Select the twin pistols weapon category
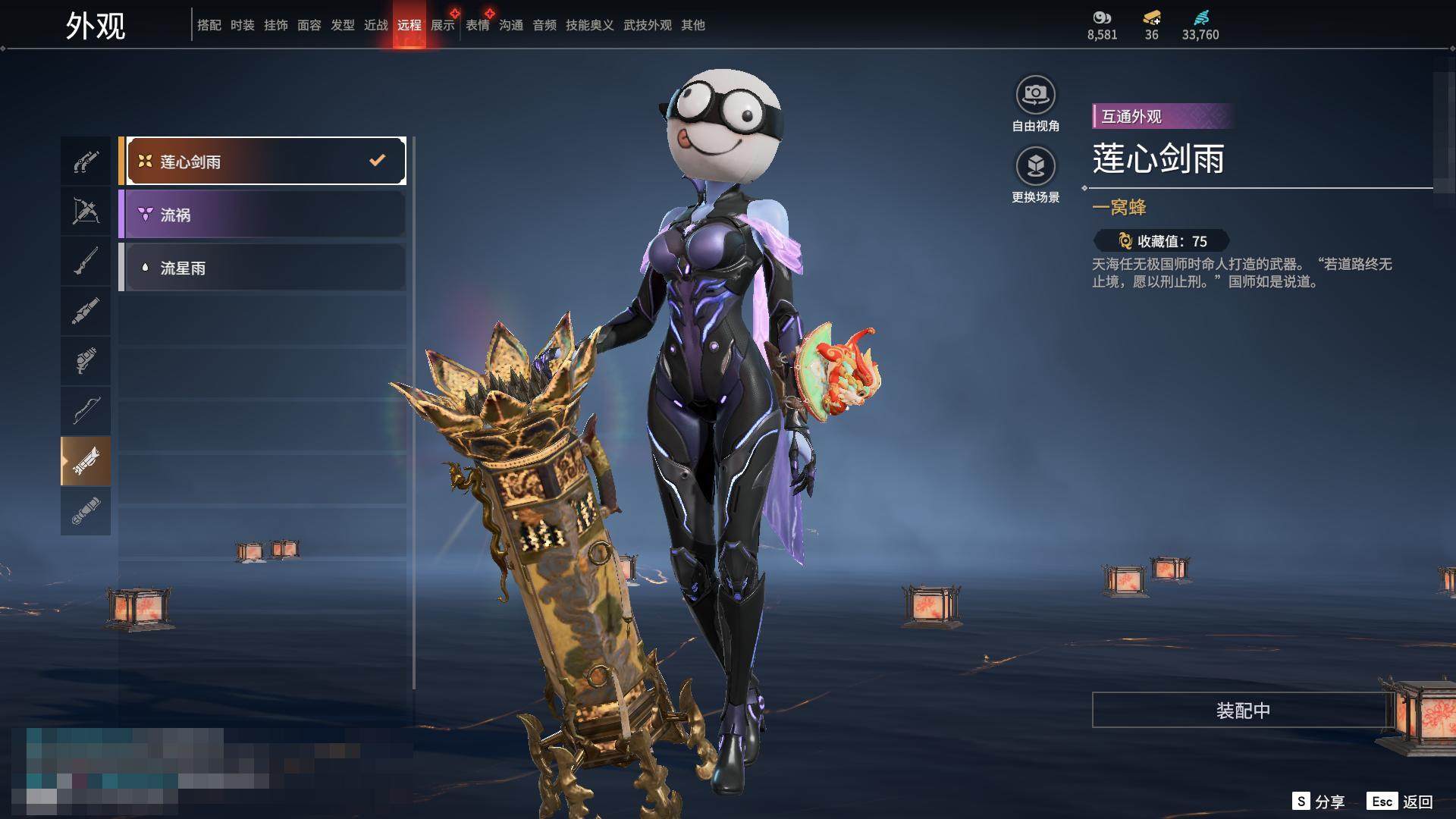 [86, 162]
